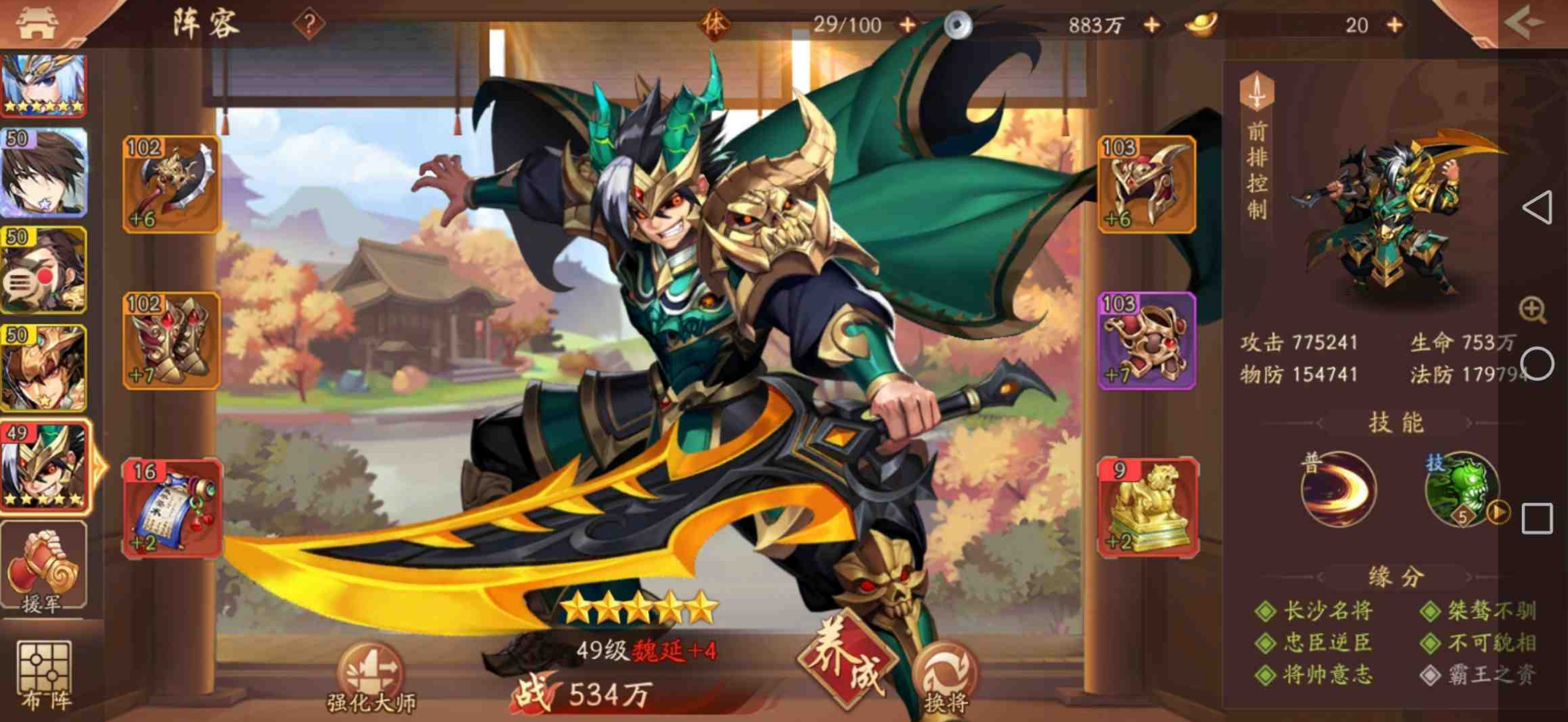This screenshot has width=1568, height=722.
Task: Open the purple-bordered level 103 accessory
Action: 1144,343
